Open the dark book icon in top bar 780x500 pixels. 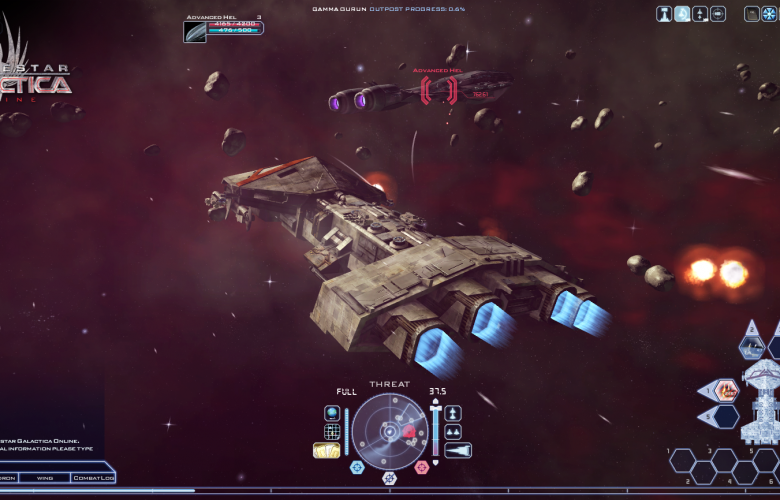(752, 14)
